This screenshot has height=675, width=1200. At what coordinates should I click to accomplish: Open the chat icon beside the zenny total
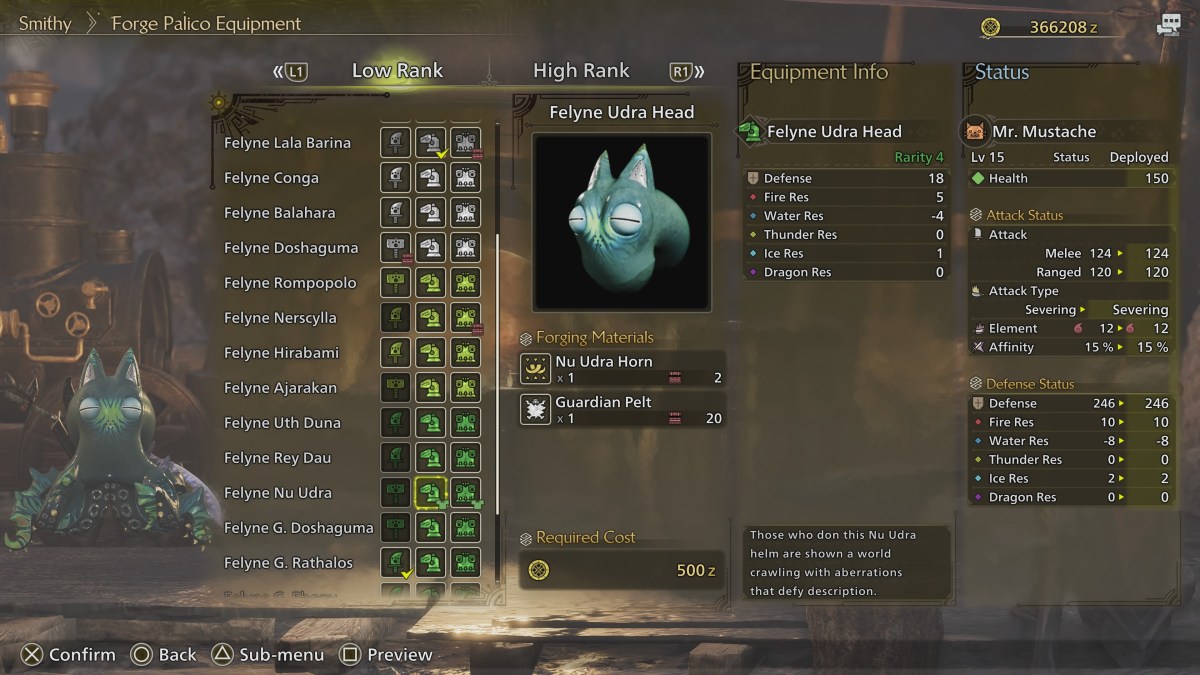(x=1168, y=26)
